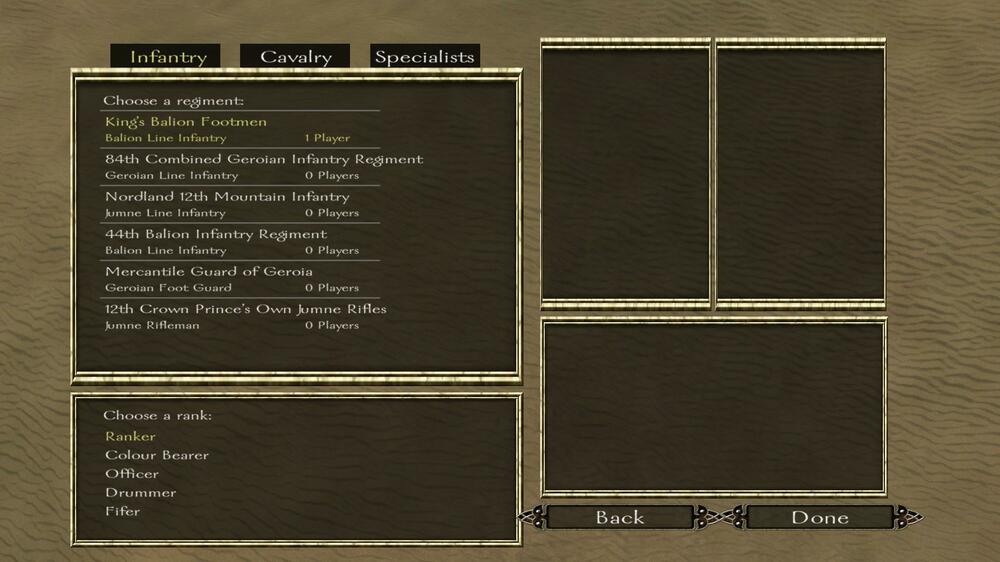Image resolution: width=1000 pixels, height=562 pixels.
Task: Choose the Fifer rank
Action: (123, 511)
